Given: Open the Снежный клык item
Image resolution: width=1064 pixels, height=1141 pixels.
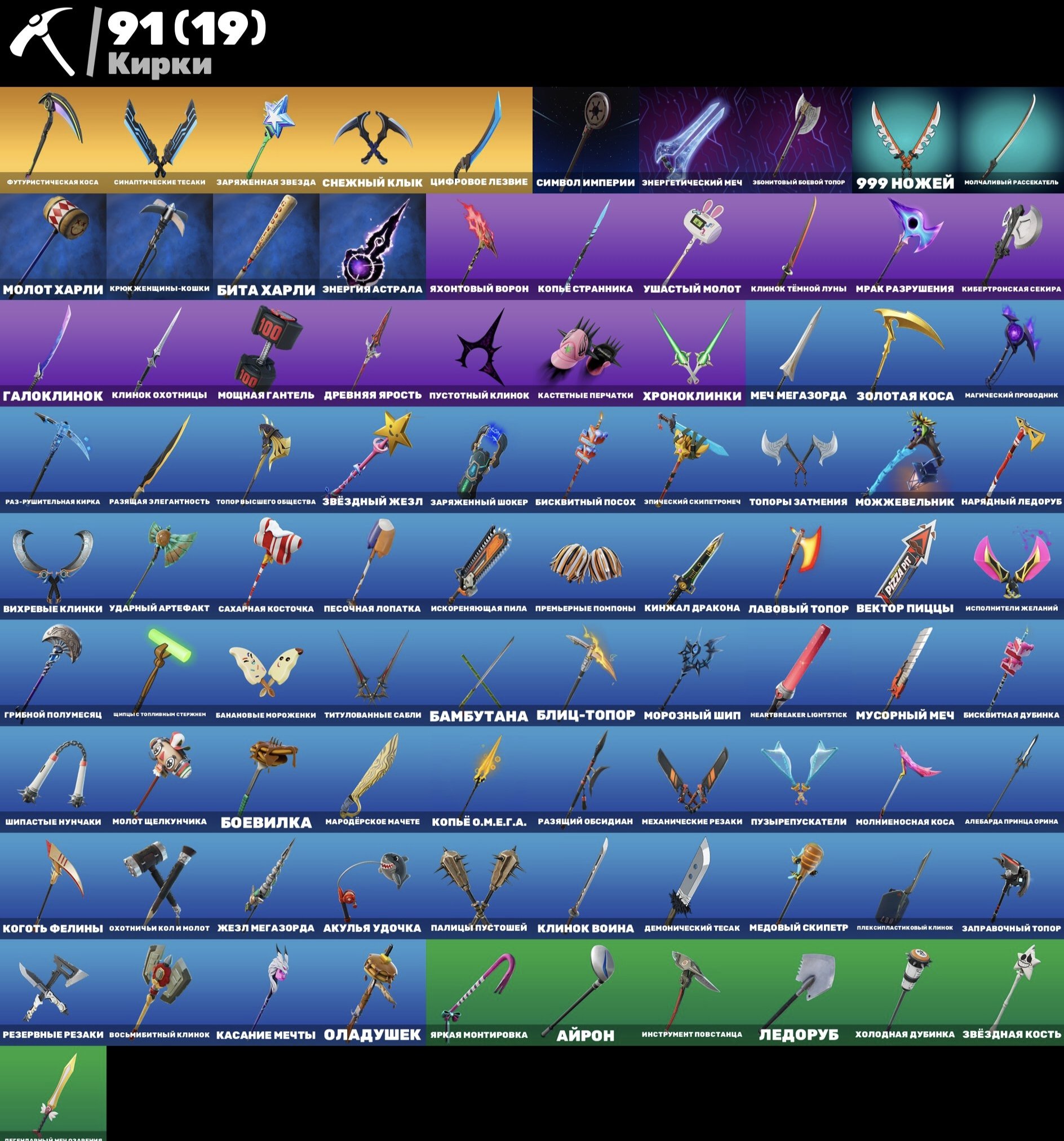Looking at the screenshot, I should [x=372, y=138].
